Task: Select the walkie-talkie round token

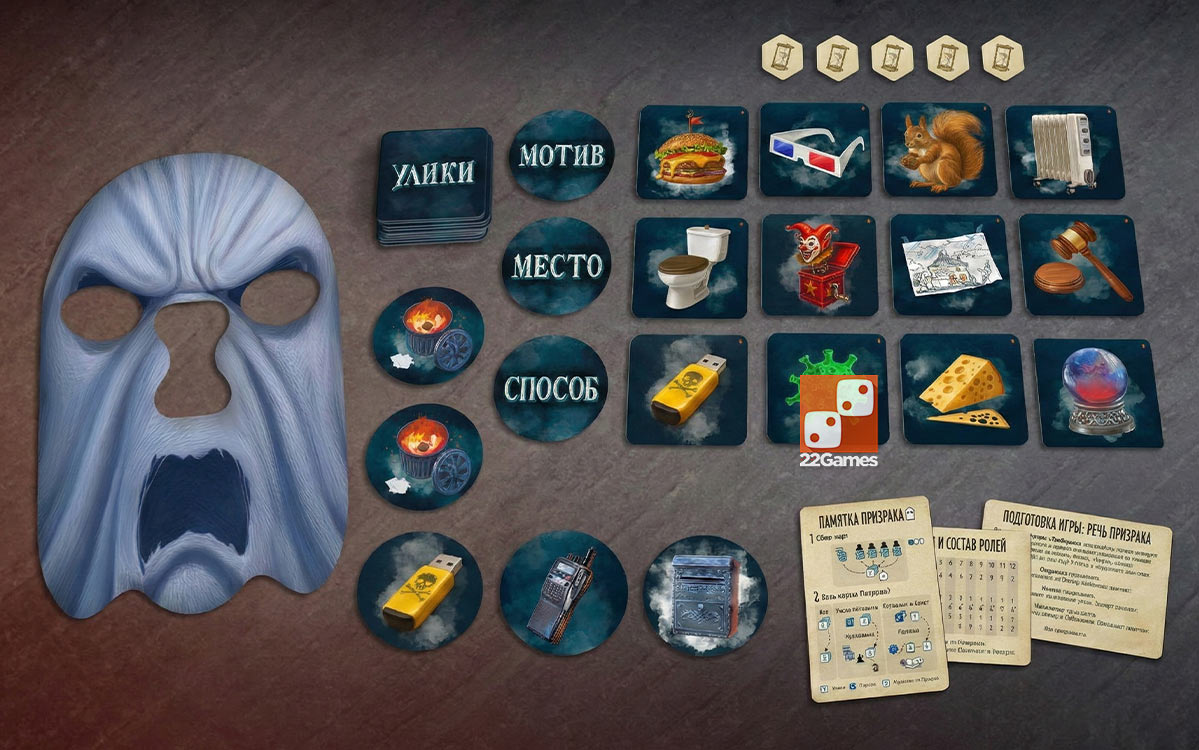Action: click(x=563, y=593)
